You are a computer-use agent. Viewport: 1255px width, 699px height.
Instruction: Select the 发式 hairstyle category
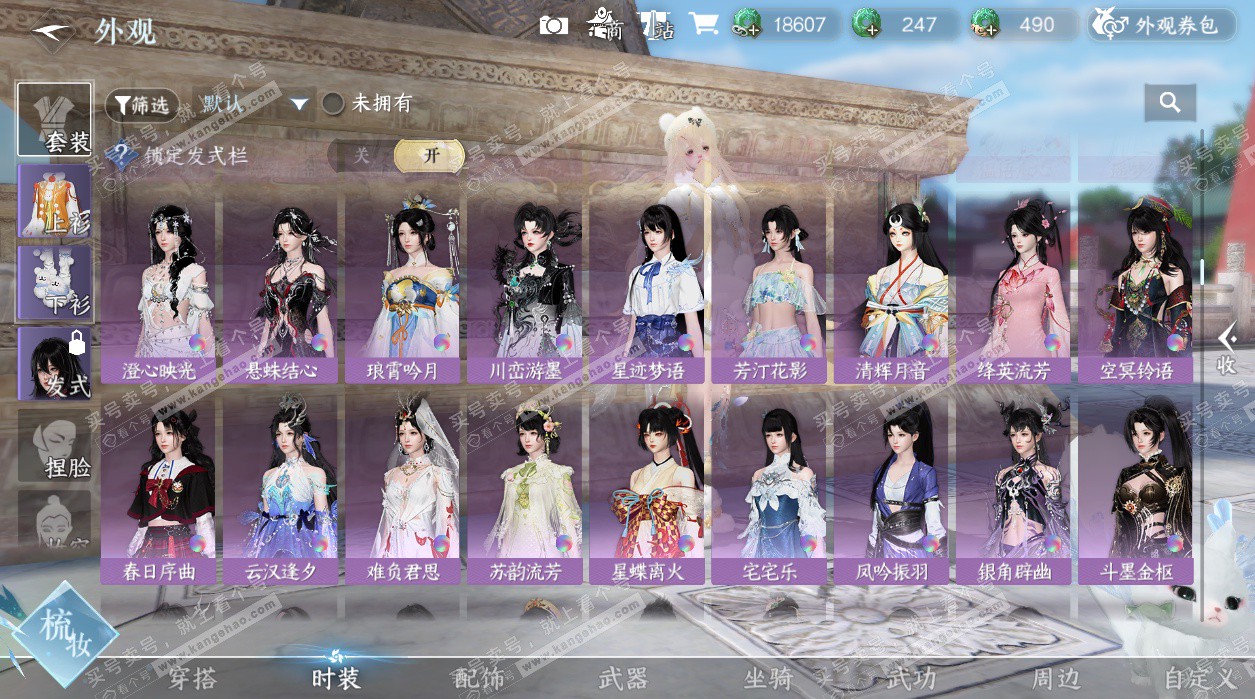click(x=55, y=364)
